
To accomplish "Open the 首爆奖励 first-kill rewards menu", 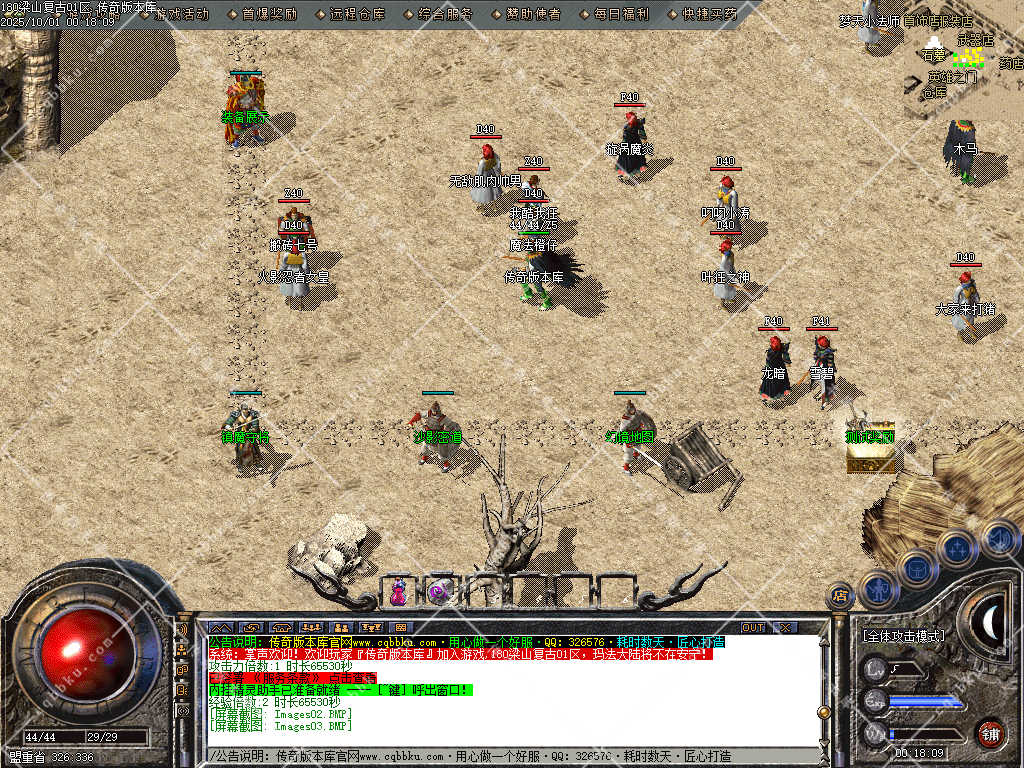I will pyautogui.click(x=269, y=14).
